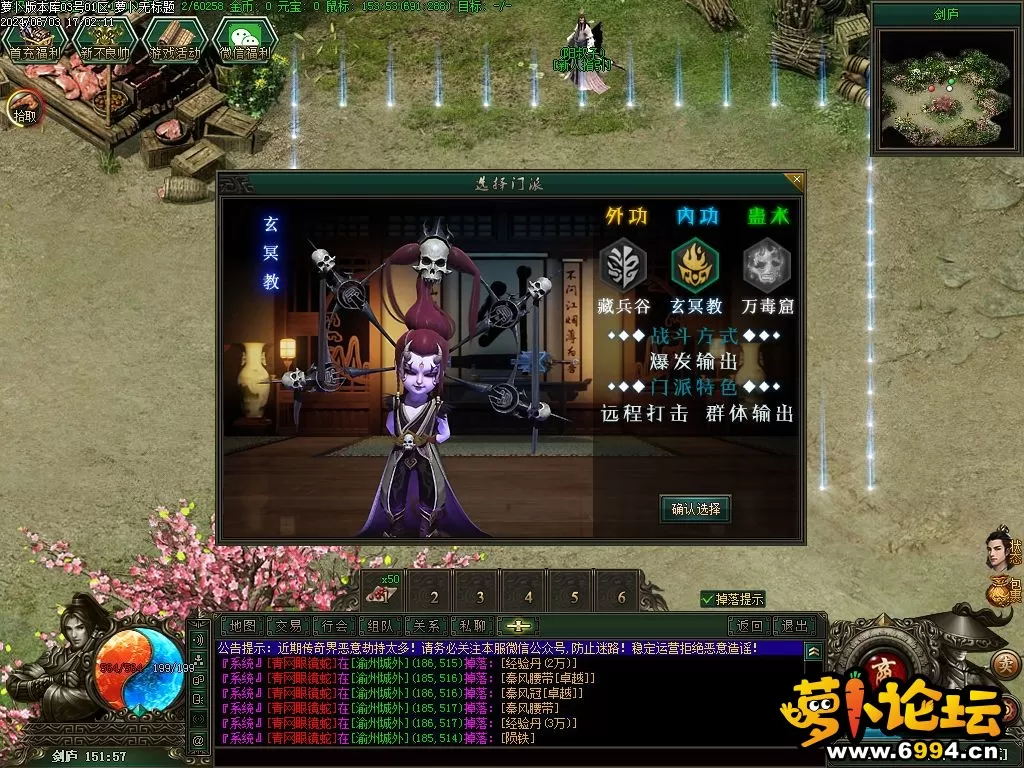The width and height of the screenshot is (1024, 768).
Task: Open the 新不良帅 event icon
Action: pyautogui.click(x=105, y=42)
